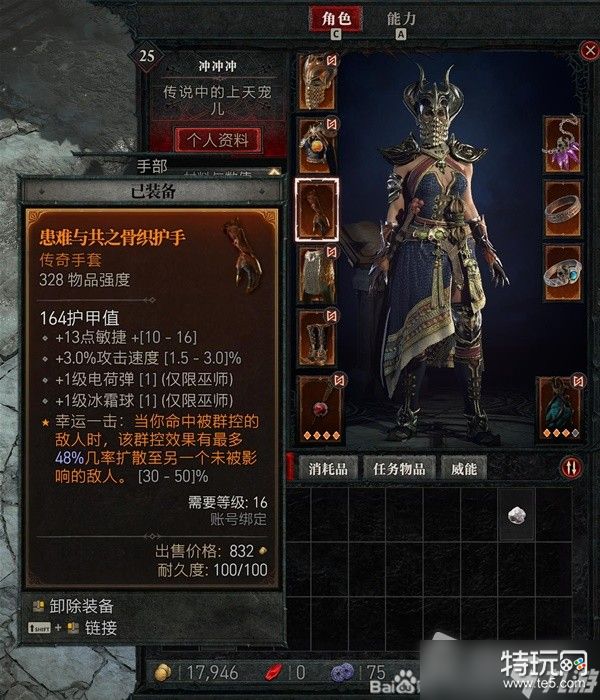Image resolution: width=600 pixels, height=700 pixels.
Task: Click the red inventory sort button
Action: [x=571, y=467]
